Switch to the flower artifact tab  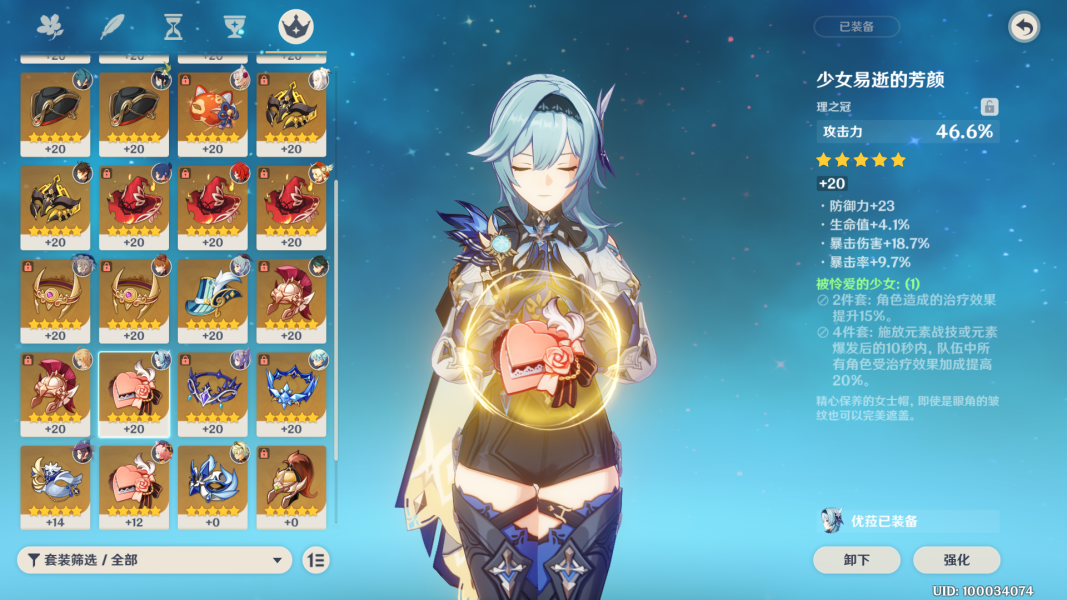pos(49,27)
